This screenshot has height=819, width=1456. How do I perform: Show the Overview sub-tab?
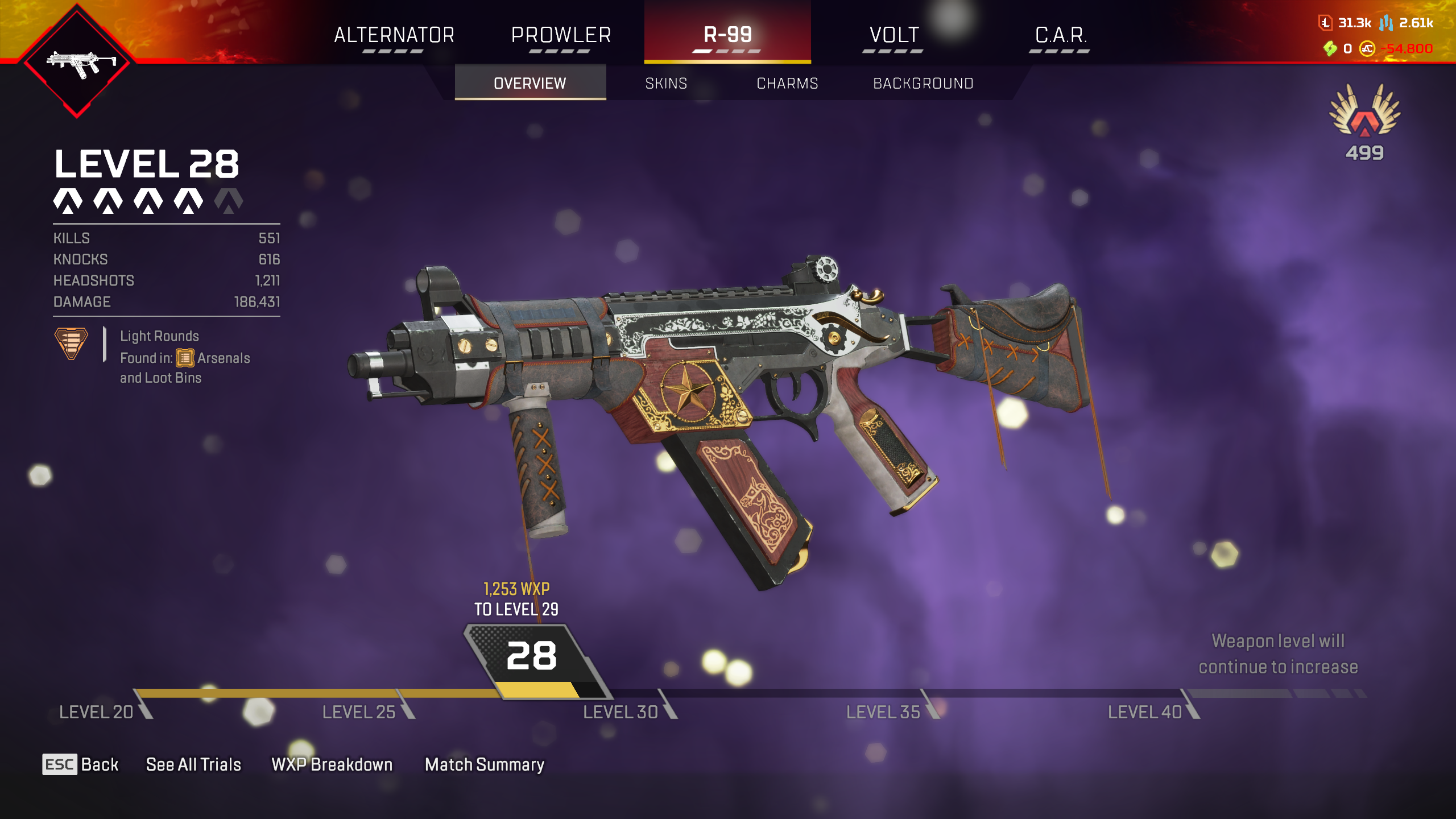(x=530, y=83)
